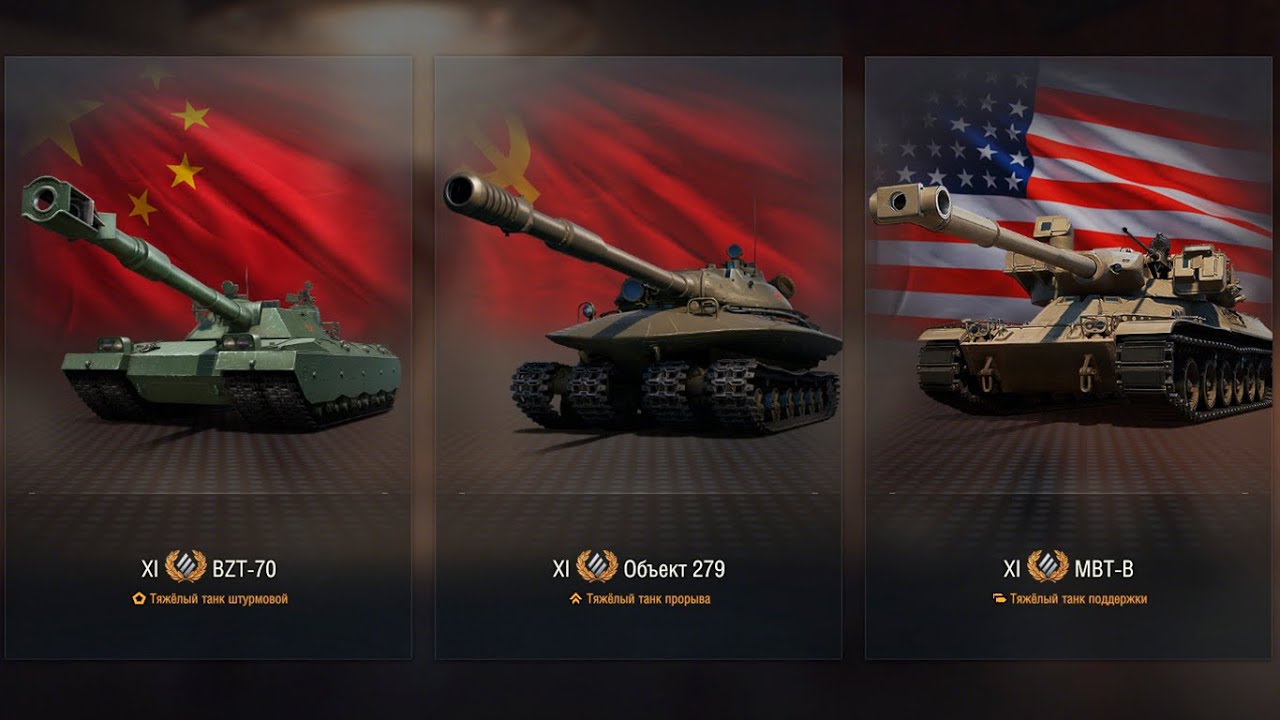Choose the Объект 279 tank card
Screen dimensions: 1280x720
pos(638,357)
